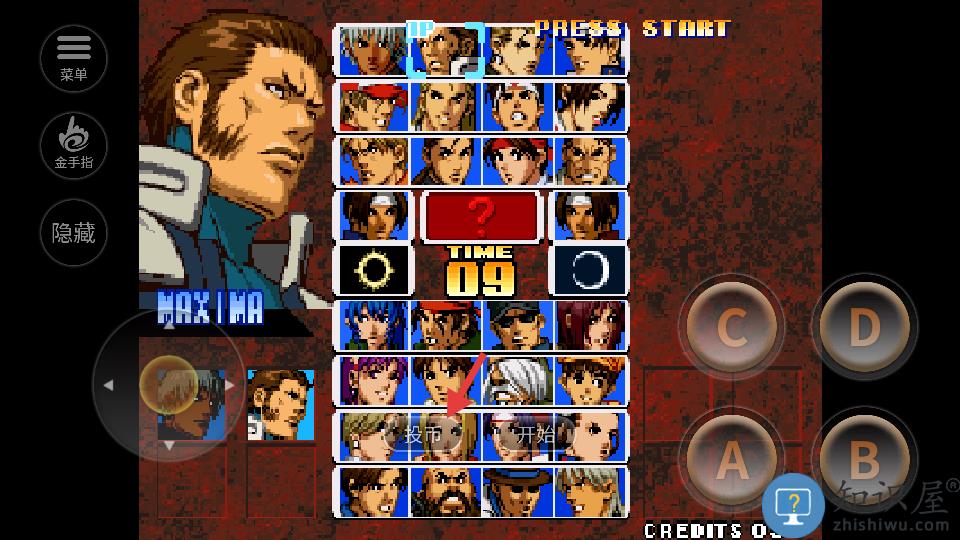
Task: Choose the red question mark random tile
Action: point(482,215)
